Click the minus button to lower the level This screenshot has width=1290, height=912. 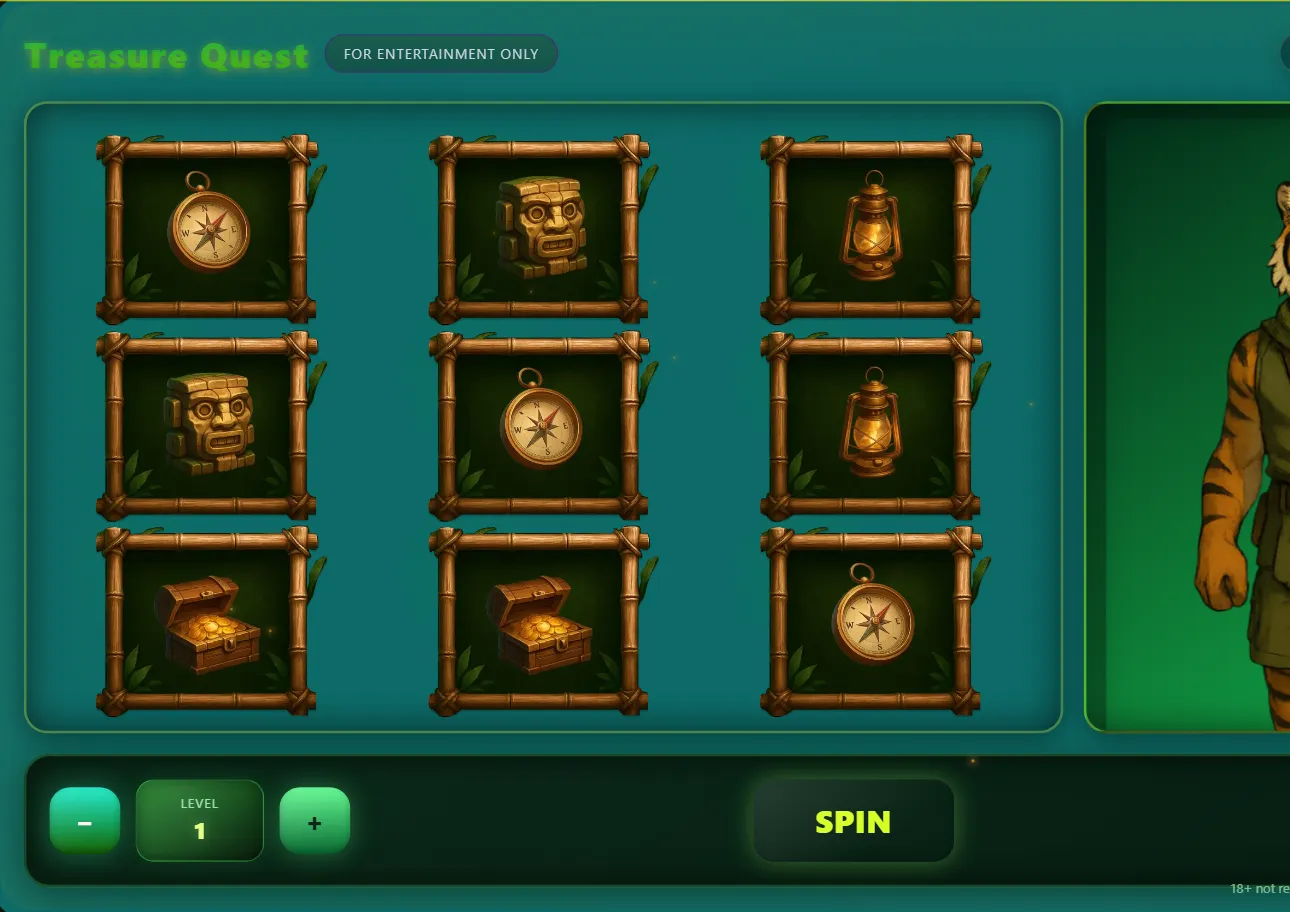pos(85,820)
